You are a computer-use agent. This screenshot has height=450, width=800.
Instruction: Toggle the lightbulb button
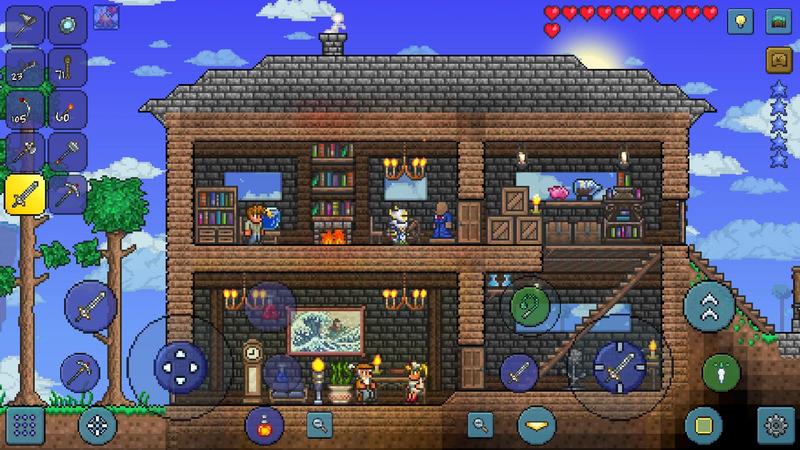click(x=738, y=20)
